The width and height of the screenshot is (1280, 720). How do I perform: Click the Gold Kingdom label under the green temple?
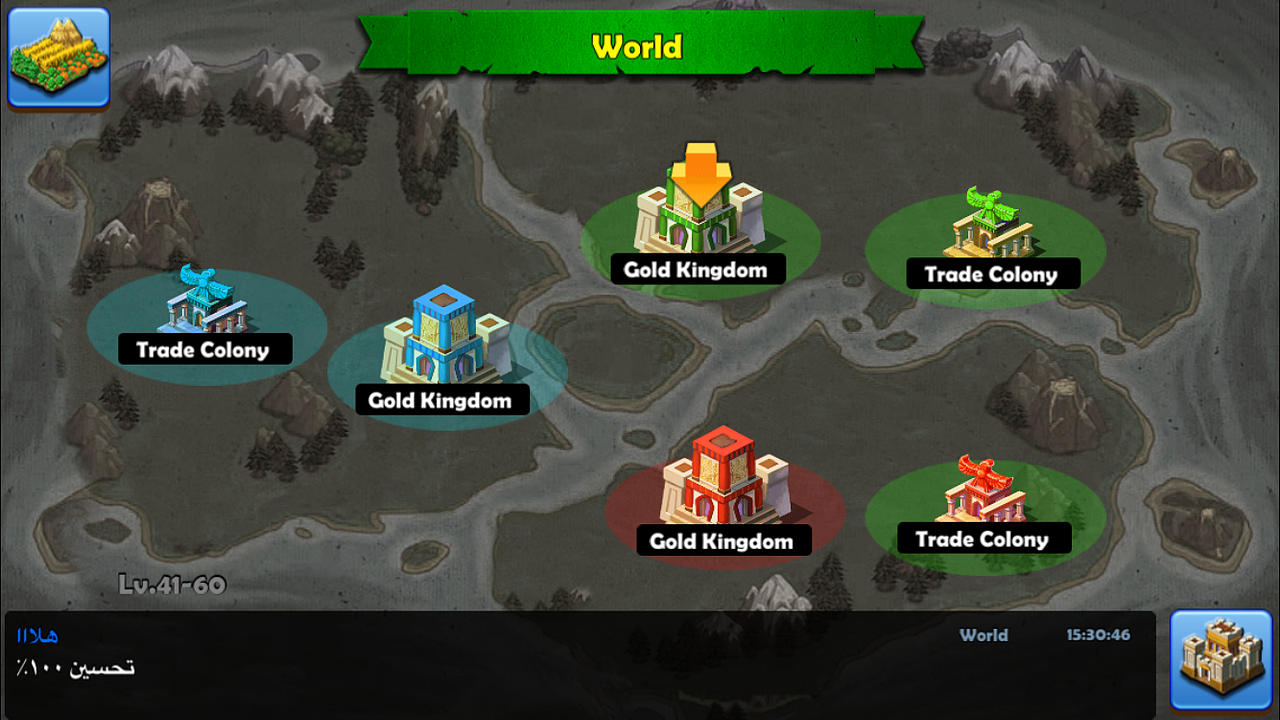click(697, 269)
